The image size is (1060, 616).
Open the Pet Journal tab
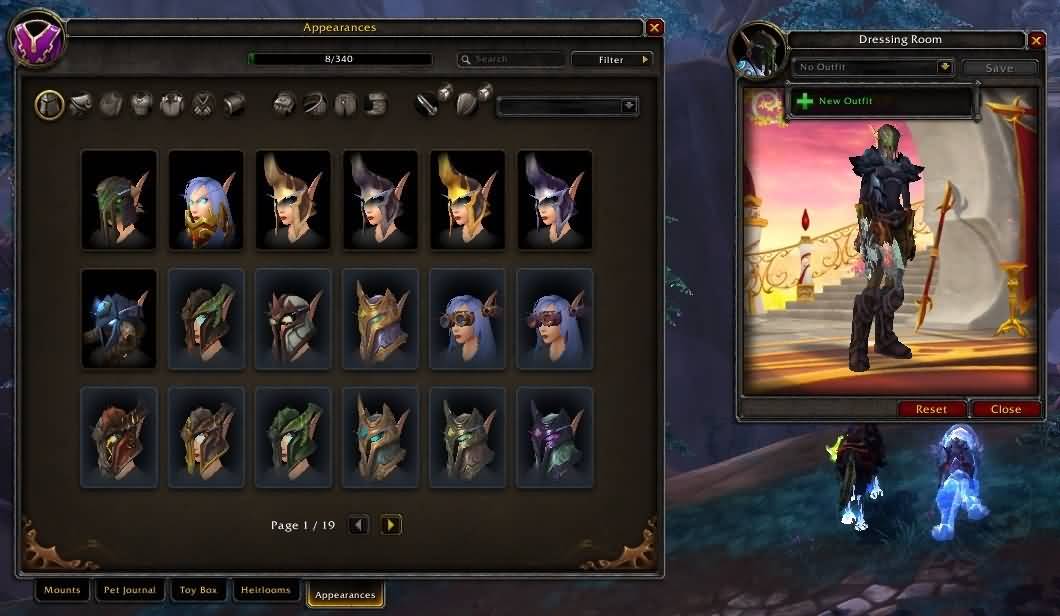pos(130,590)
